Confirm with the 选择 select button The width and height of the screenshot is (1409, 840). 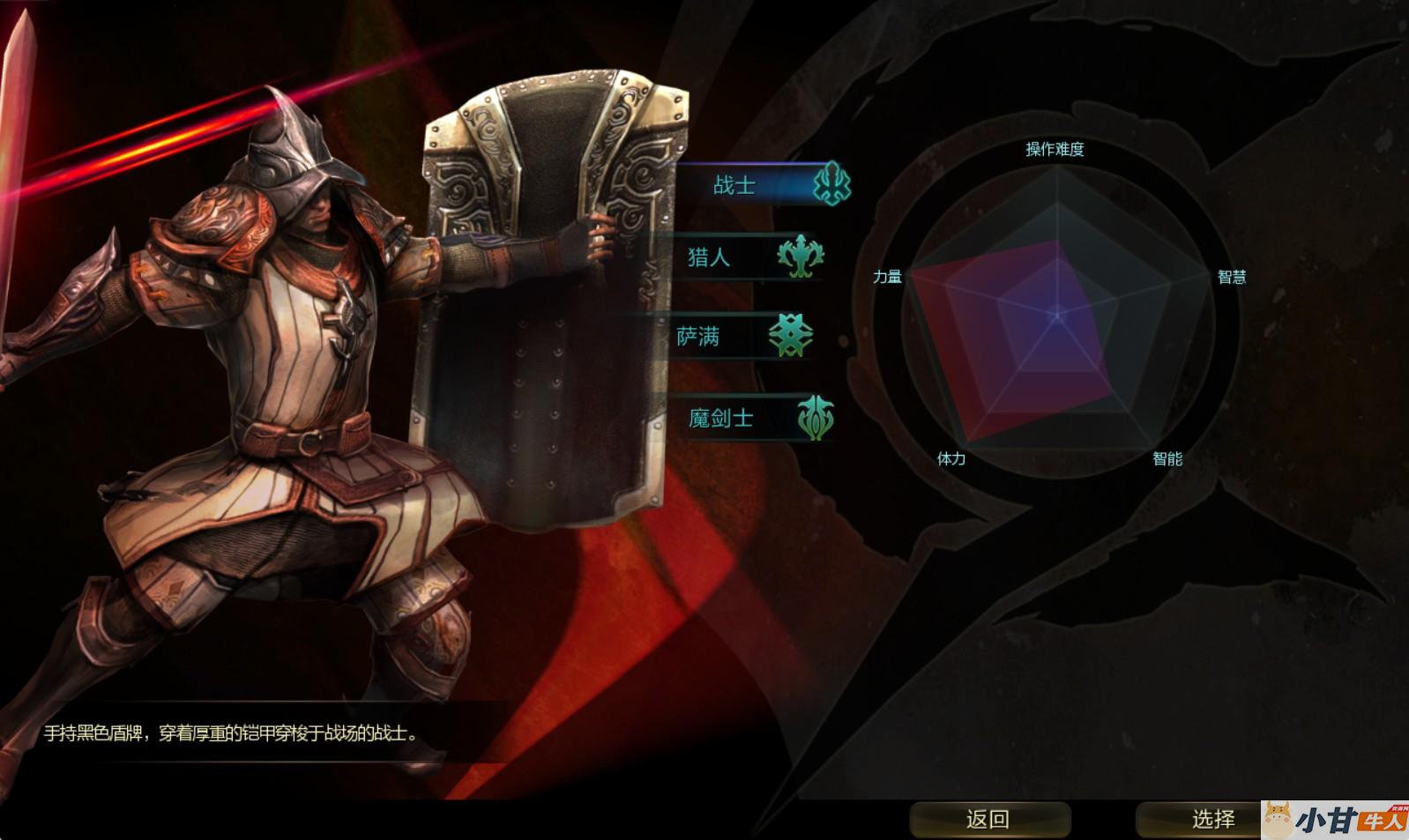1211,820
